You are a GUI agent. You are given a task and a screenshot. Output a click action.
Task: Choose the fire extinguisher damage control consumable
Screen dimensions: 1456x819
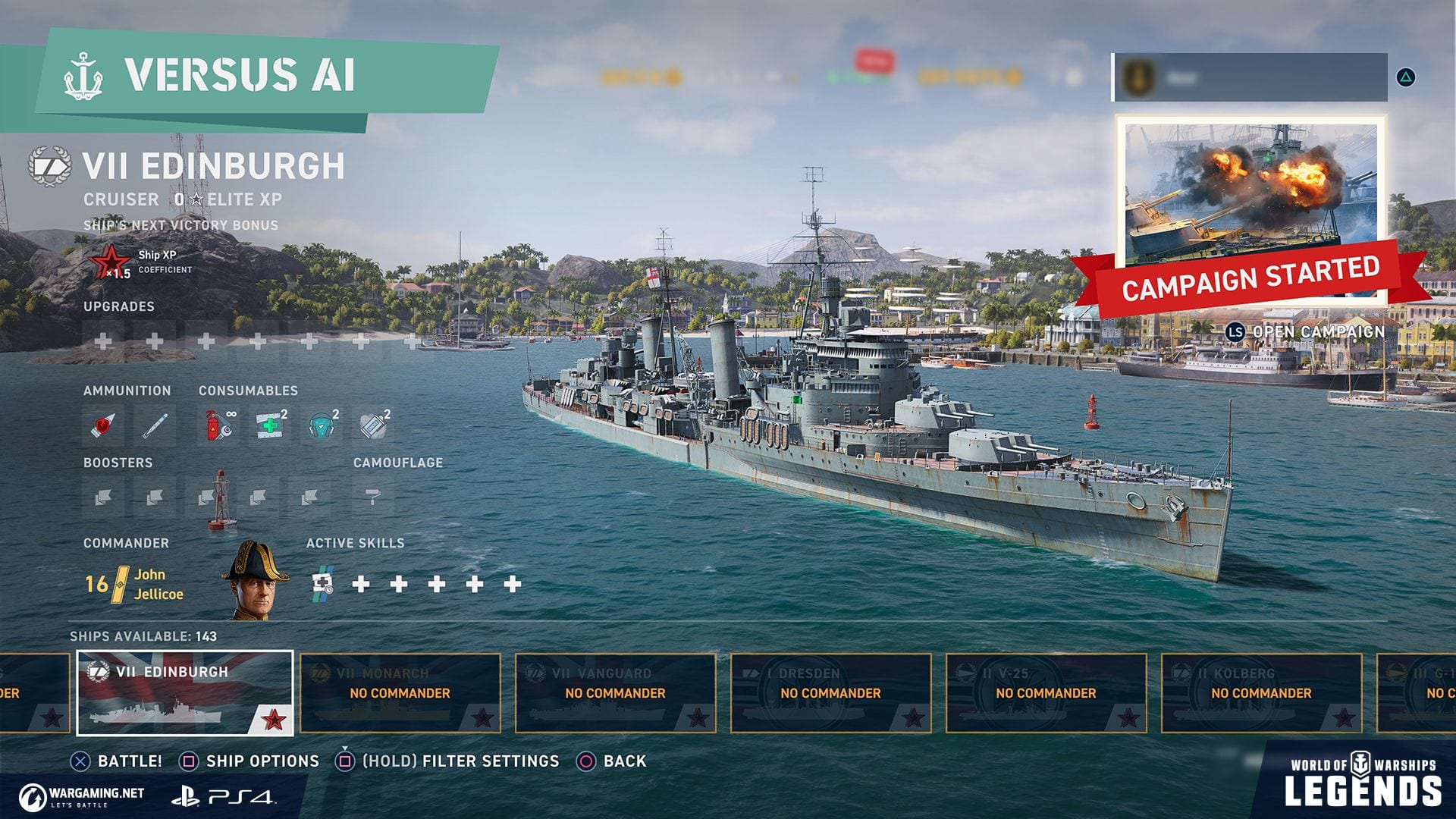218,425
